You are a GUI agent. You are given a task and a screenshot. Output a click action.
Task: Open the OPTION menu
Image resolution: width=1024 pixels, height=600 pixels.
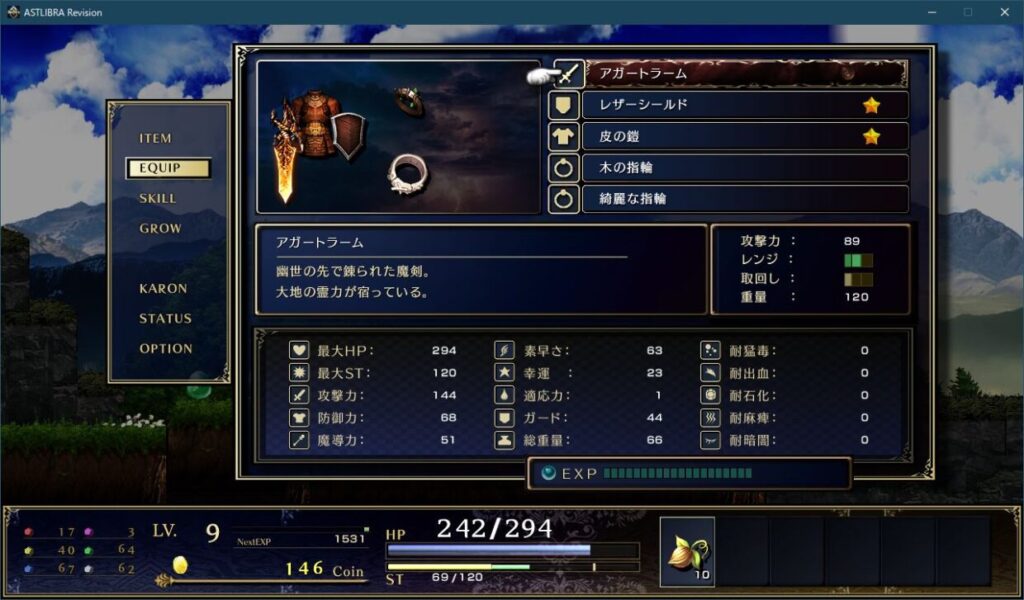tap(166, 348)
